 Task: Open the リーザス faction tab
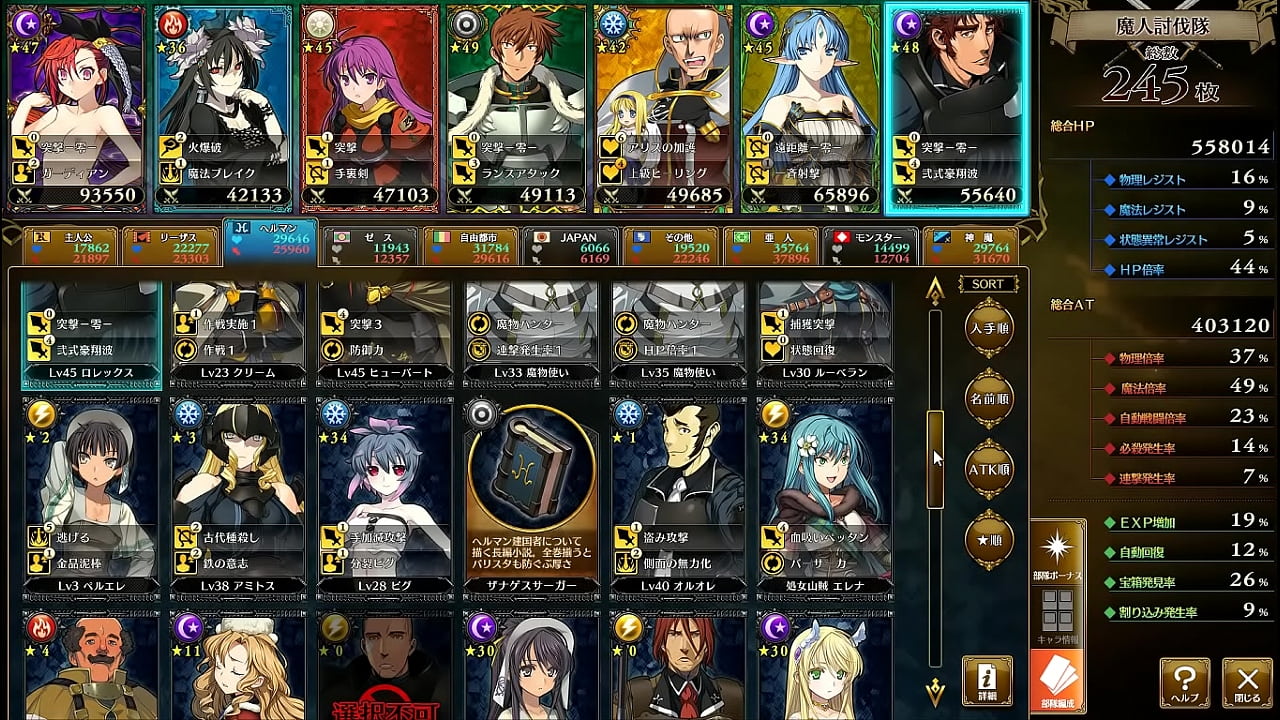tap(169, 247)
